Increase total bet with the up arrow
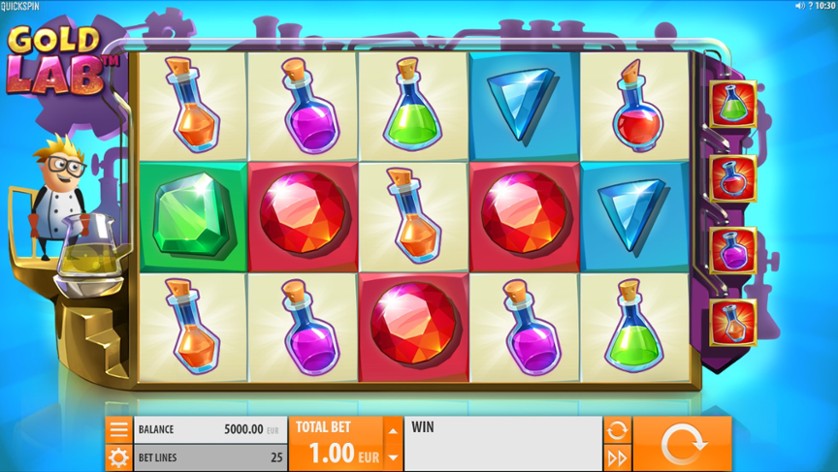Viewport: 838px width, 472px height. coord(393,431)
